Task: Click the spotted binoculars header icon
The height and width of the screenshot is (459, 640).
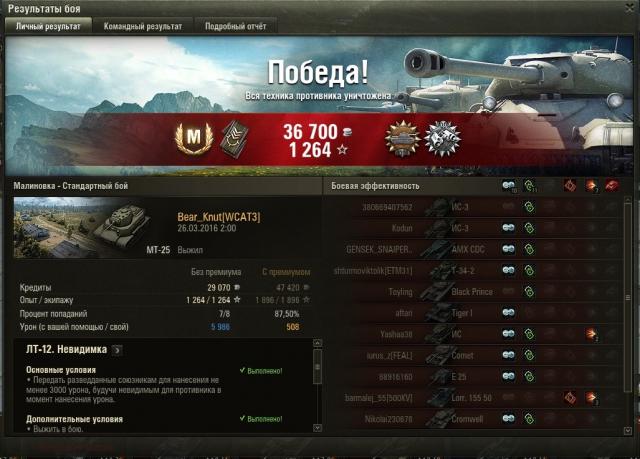Action: point(509,186)
